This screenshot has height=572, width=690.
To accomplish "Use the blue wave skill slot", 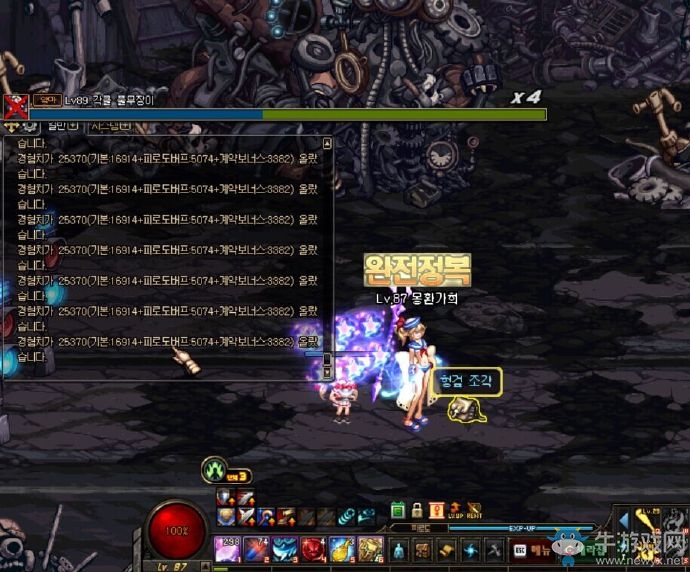I will pyautogui.click(x=284, y=549).
